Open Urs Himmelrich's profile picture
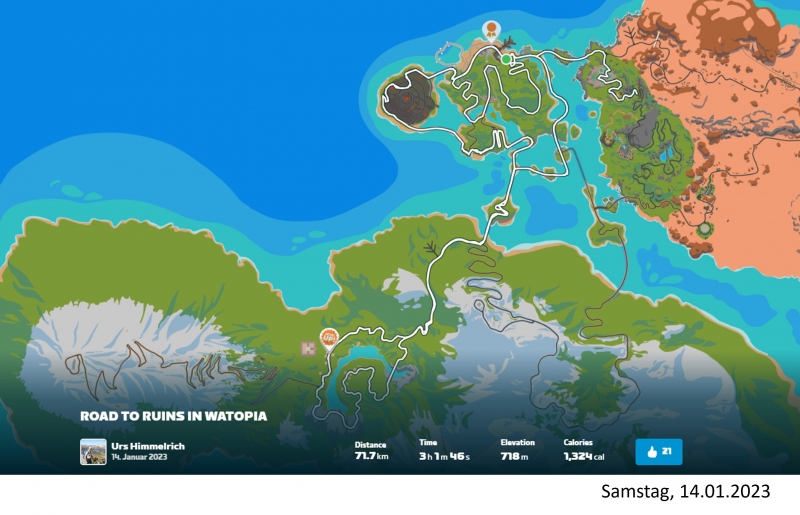The width and height of the screenshot is (800, 515). [93, 452]
